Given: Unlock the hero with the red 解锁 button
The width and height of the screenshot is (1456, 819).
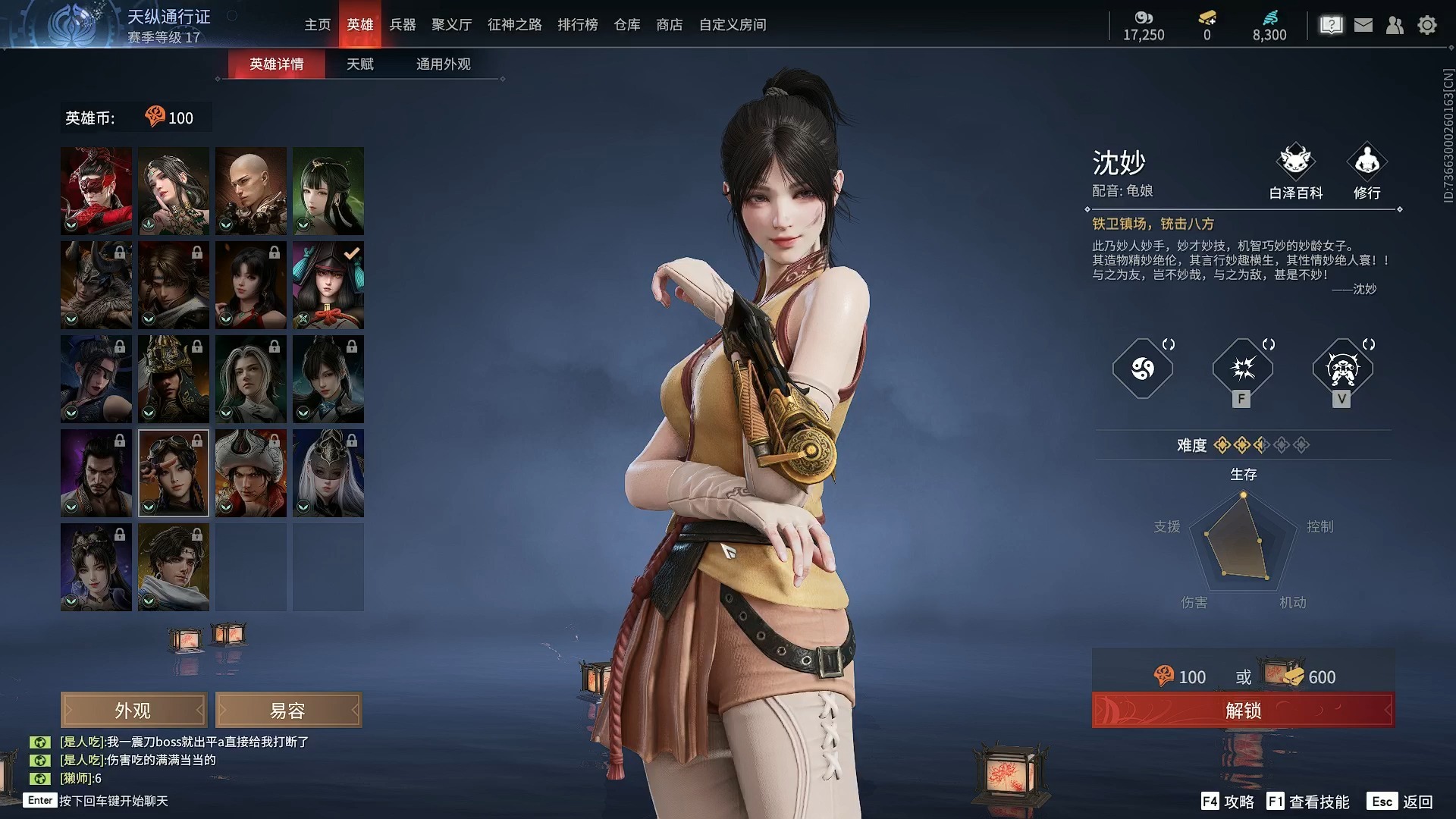Looking at the screenshot, I should tap(1243, 711).
